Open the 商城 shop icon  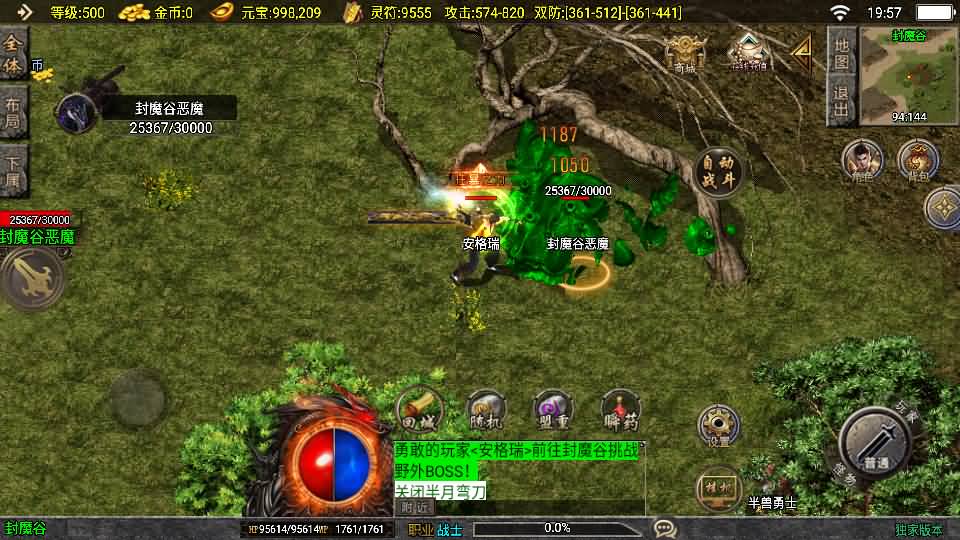point(685,53)
